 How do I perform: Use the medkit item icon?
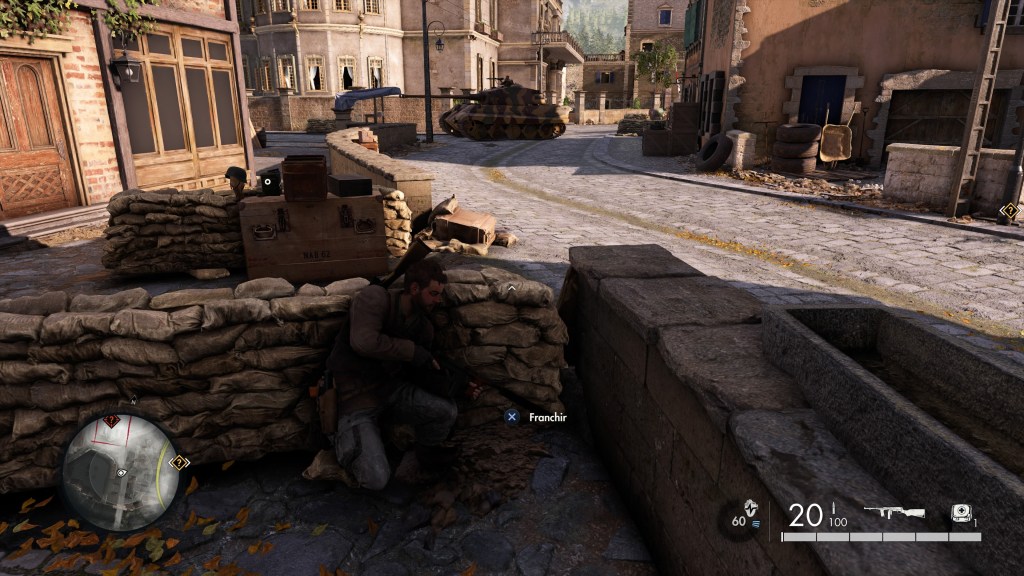[x=961, y=511]
